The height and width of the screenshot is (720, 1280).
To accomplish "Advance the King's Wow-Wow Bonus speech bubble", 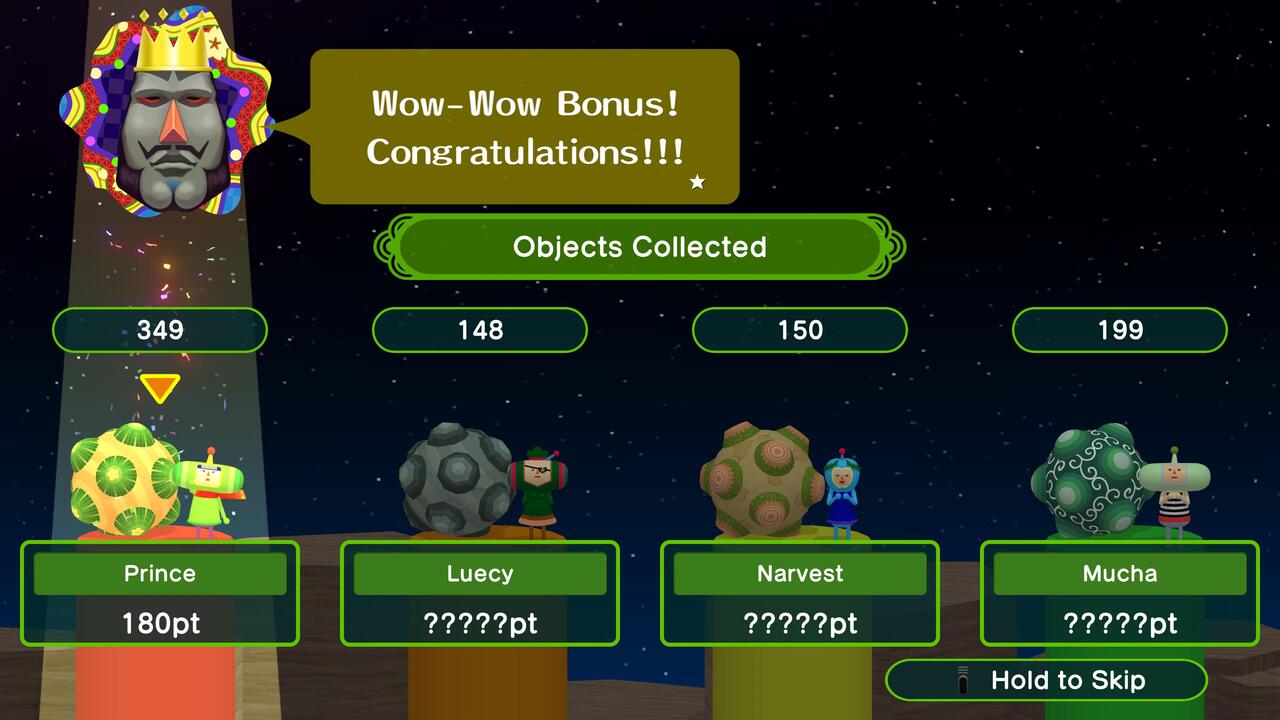I will (x=525, y=127).
